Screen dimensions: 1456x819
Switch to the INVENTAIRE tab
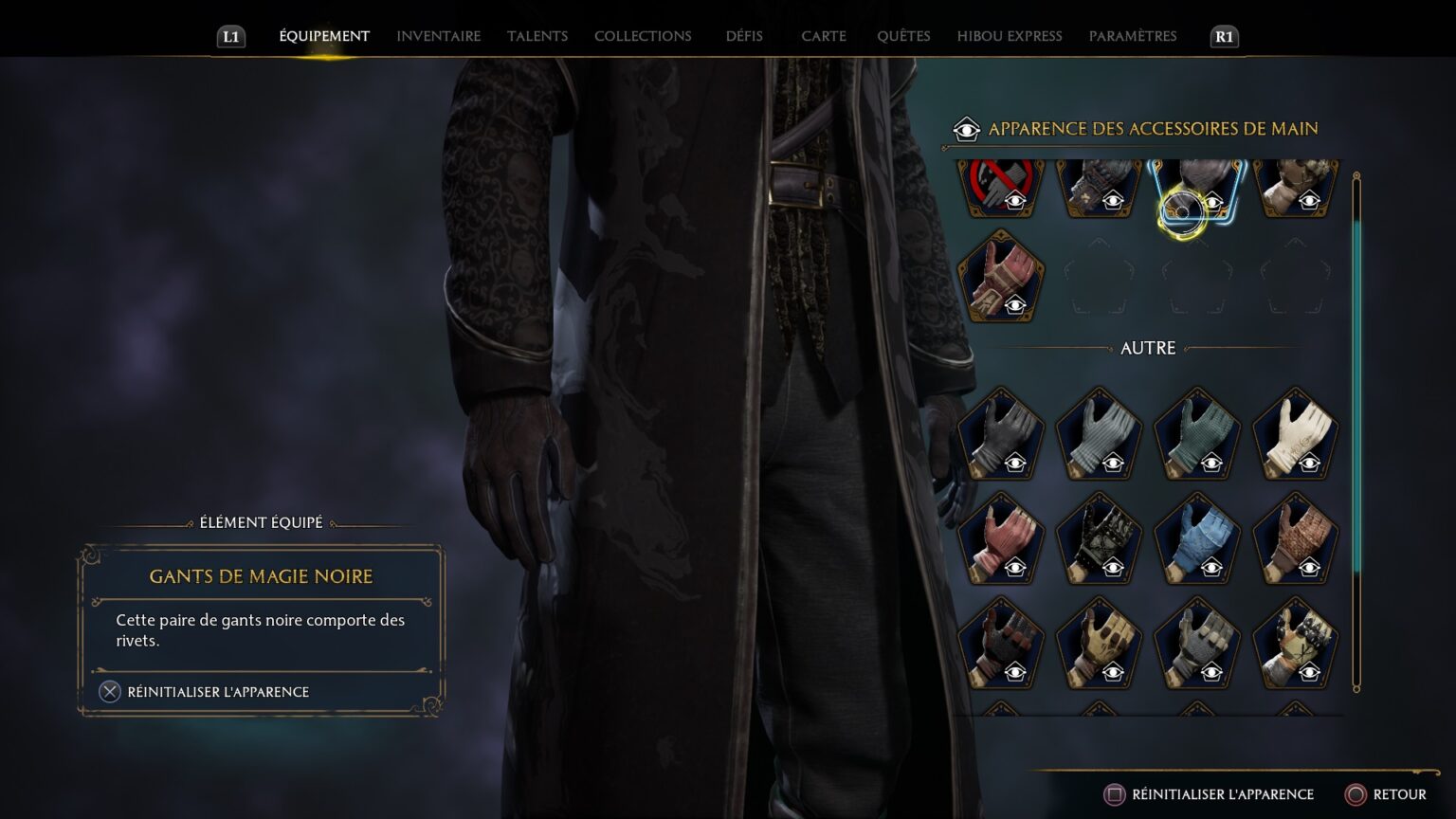438,36
